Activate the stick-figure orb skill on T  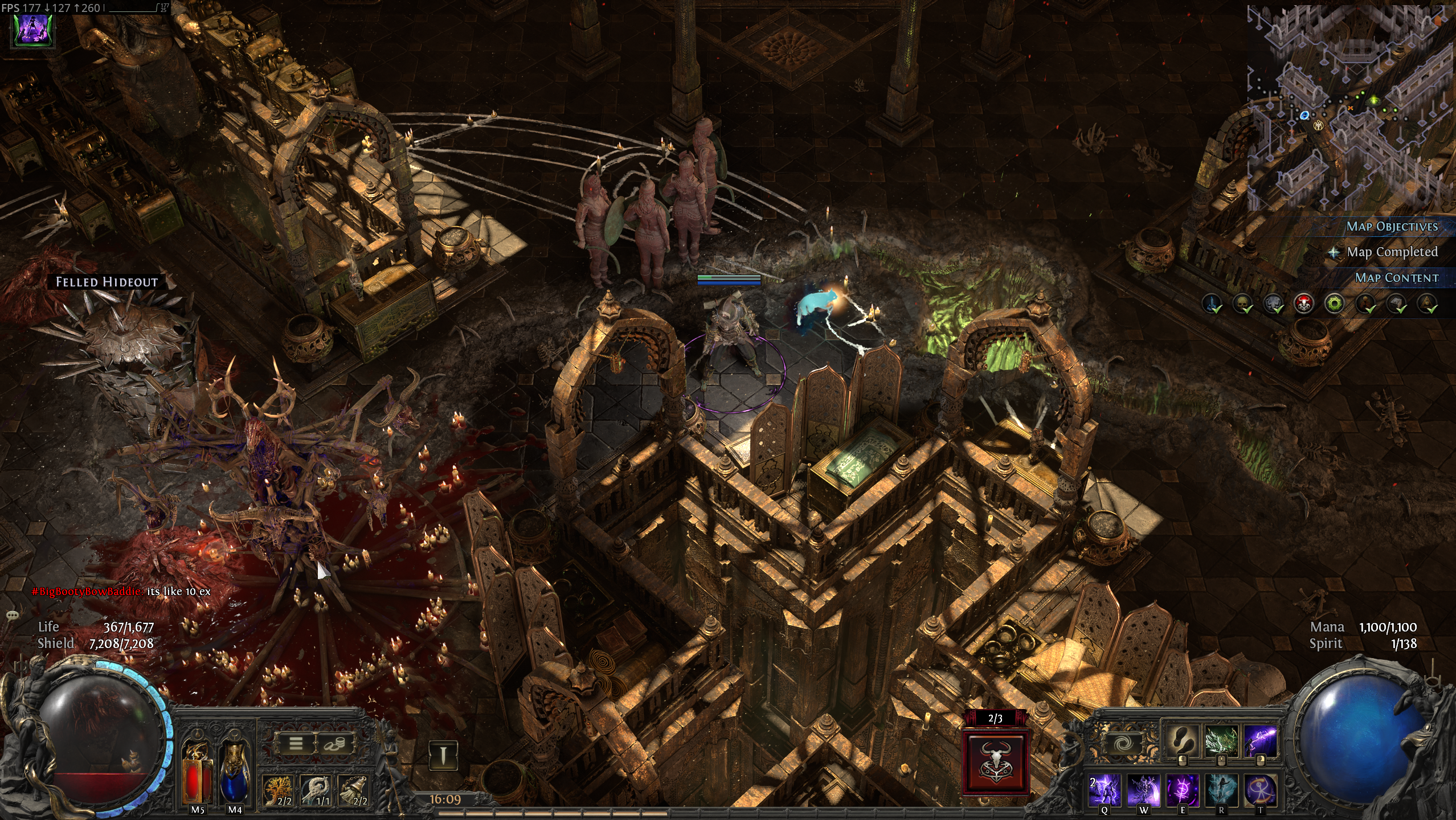[1259, 790]
